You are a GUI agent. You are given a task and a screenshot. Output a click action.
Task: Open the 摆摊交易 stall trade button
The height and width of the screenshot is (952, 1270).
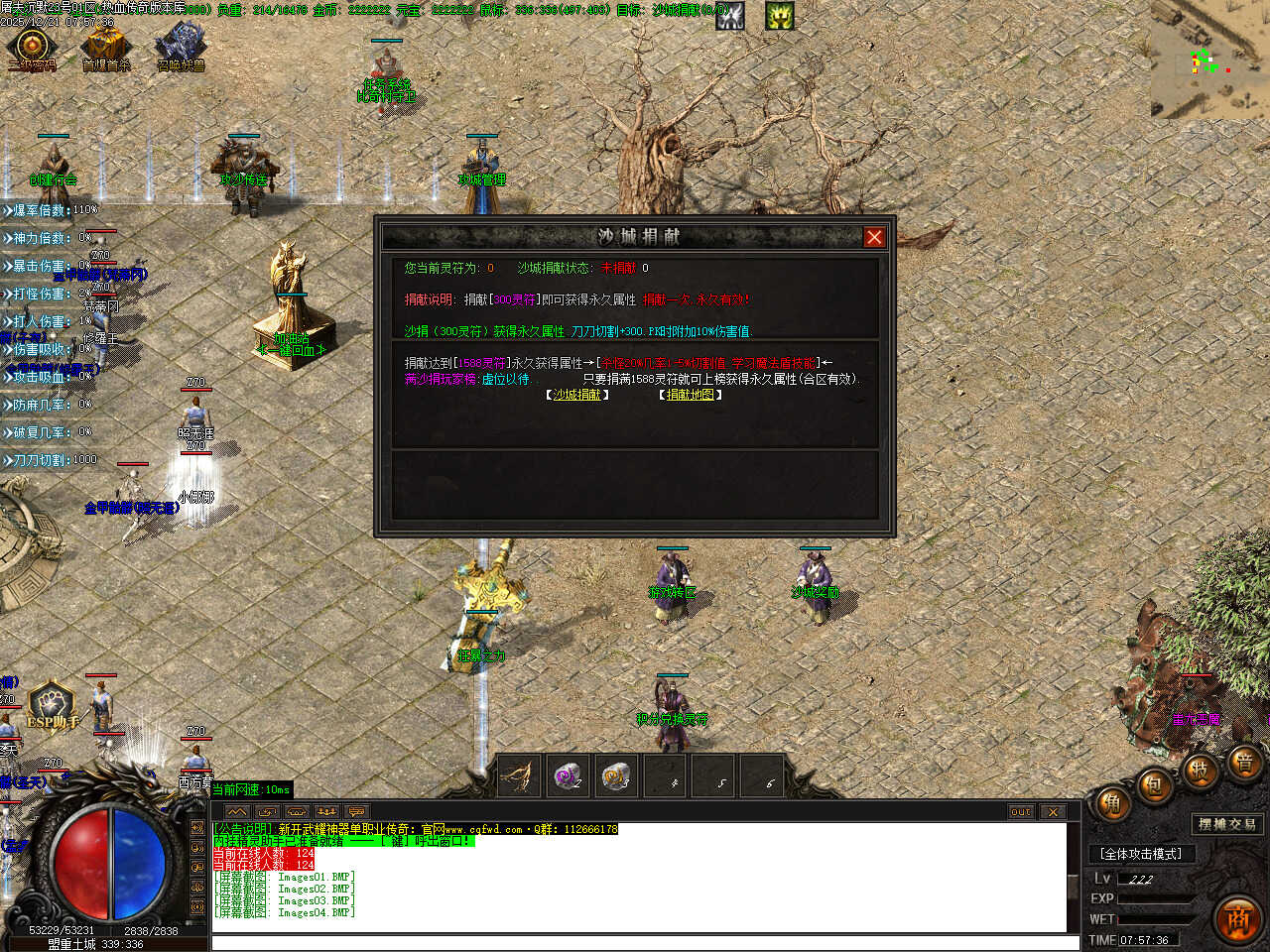click(x=1227, y=824)
